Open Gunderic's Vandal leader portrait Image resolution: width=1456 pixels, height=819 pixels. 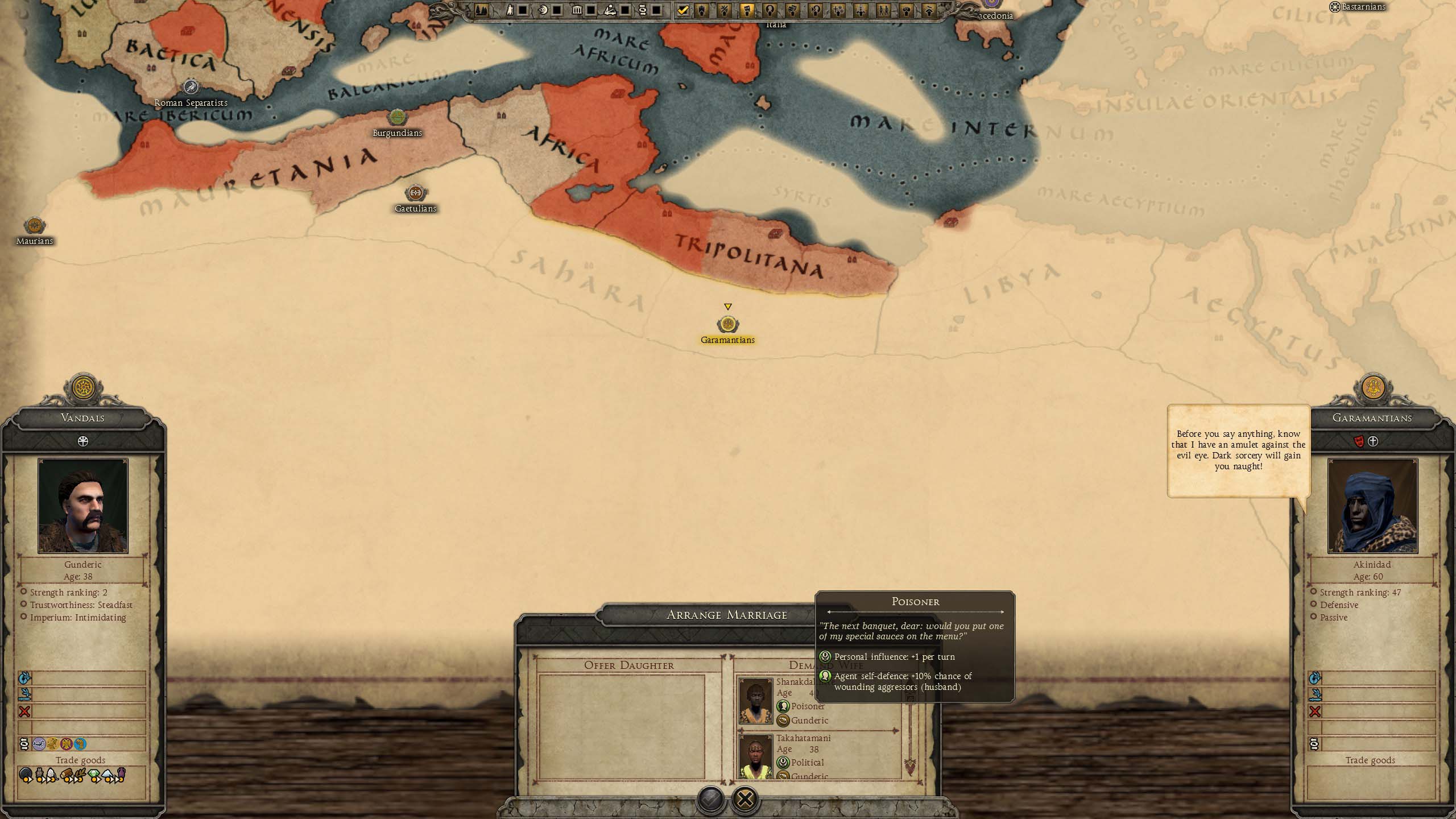(x=83, y=506)
